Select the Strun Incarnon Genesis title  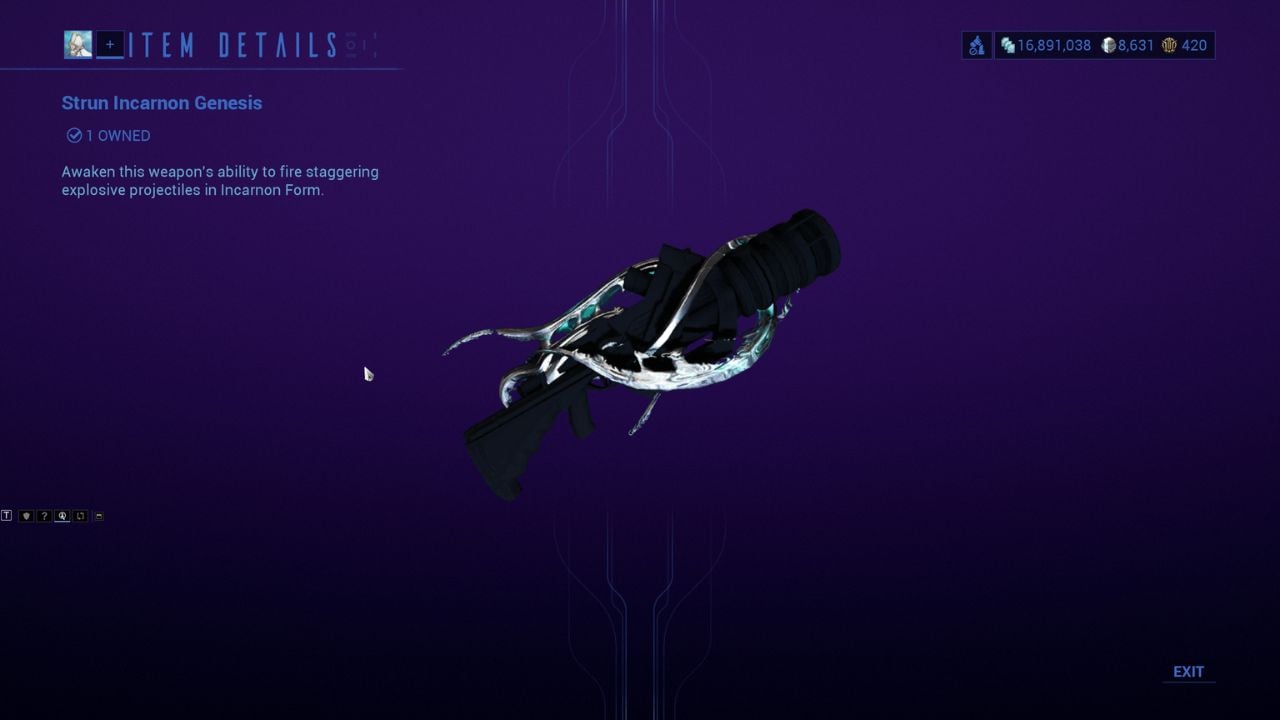[161, 103]
